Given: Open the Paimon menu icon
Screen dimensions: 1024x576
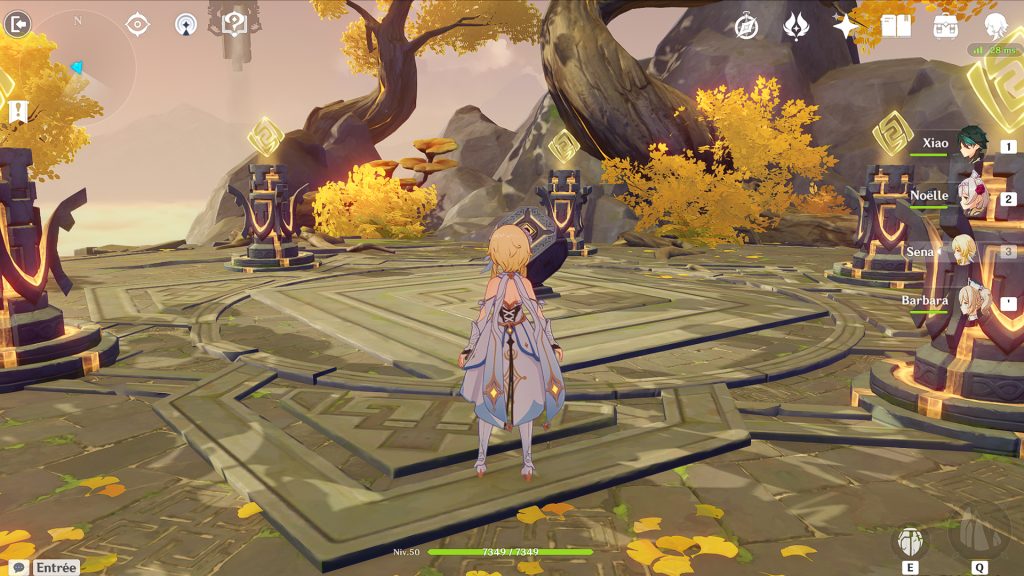Looking at the screenshot, I should click(996, 26).
